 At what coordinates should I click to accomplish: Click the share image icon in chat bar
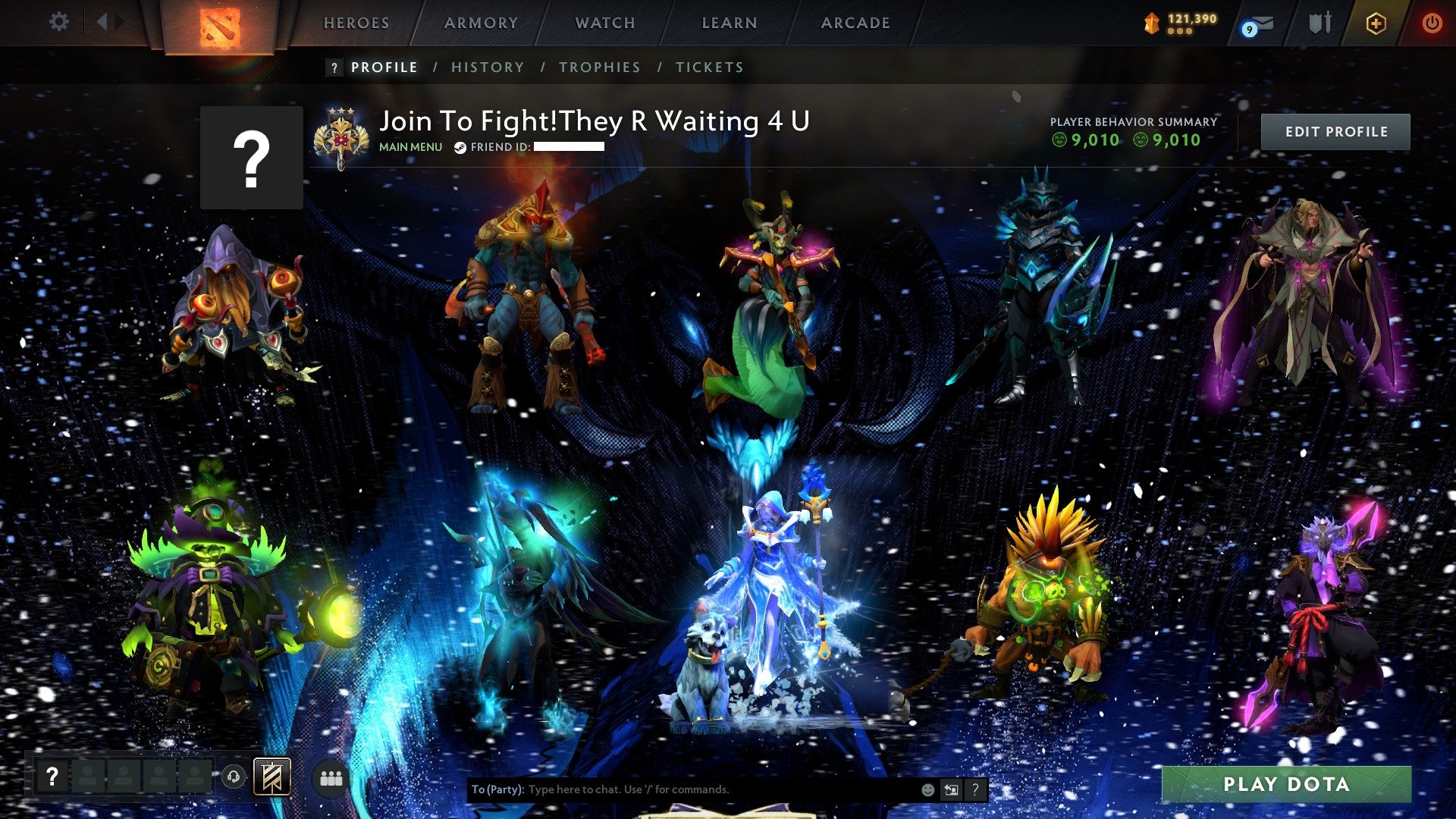point(952,789)
